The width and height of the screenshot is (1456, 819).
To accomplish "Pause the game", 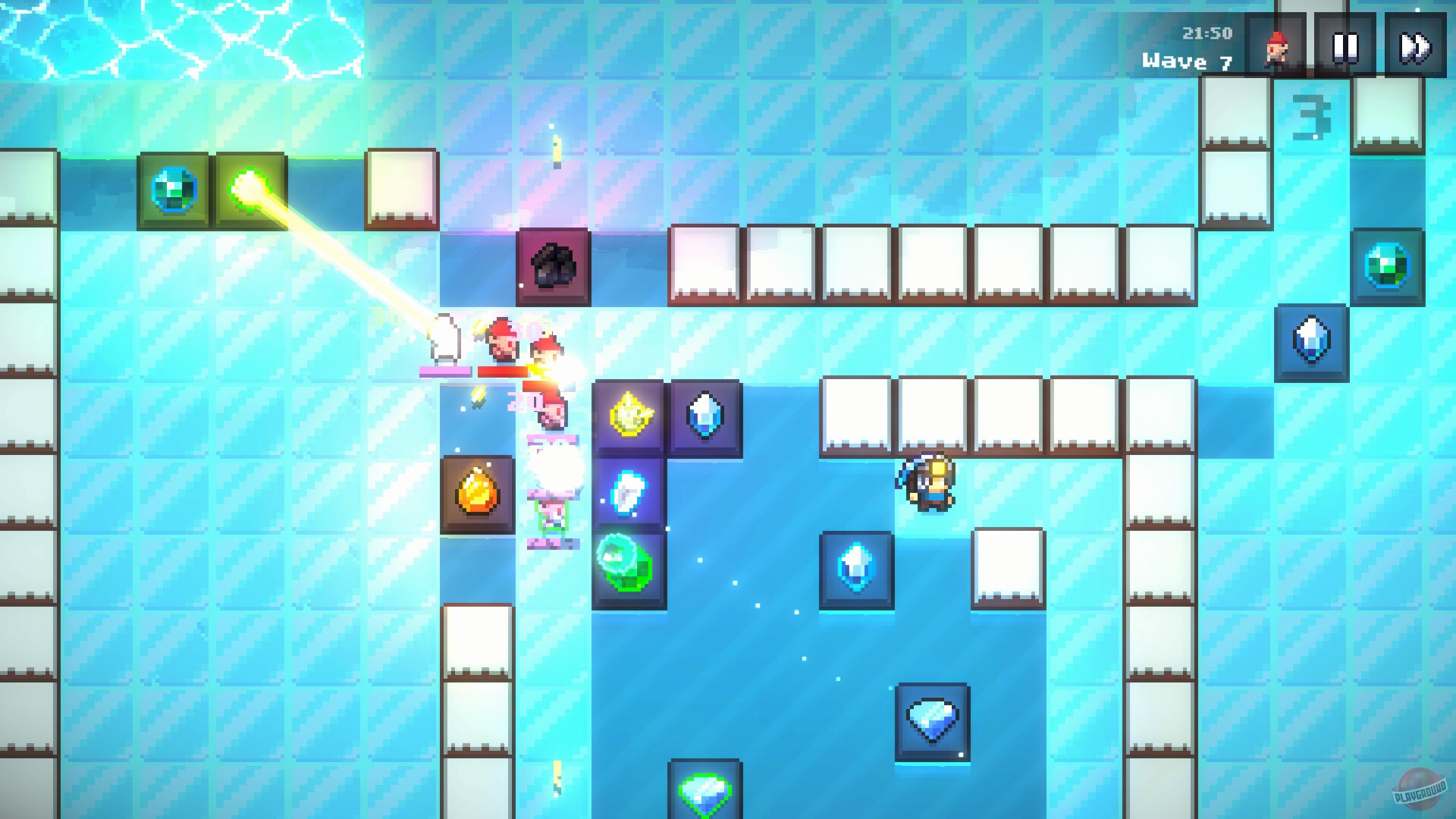I will (x=1342, y=45).
